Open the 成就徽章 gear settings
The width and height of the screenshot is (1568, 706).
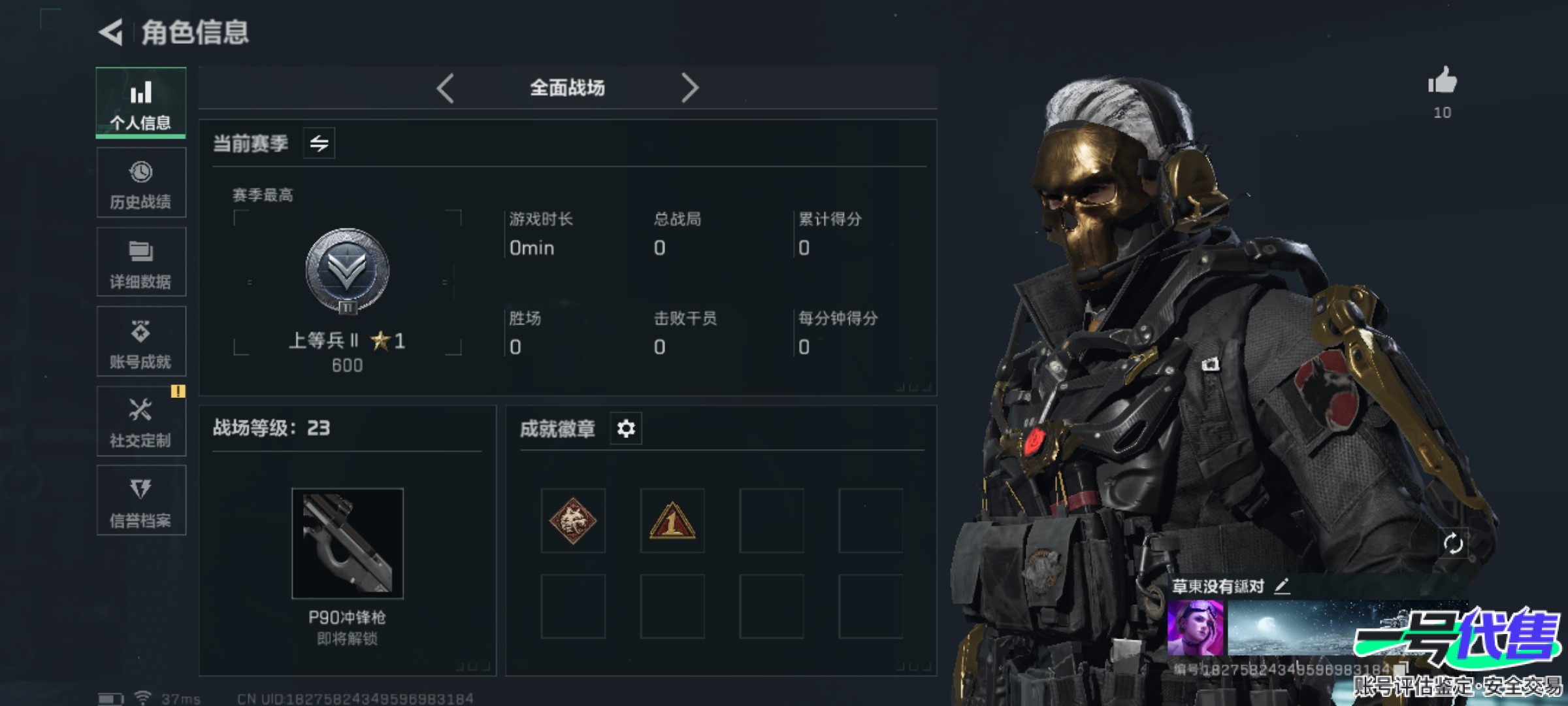[x=626, y=429]
